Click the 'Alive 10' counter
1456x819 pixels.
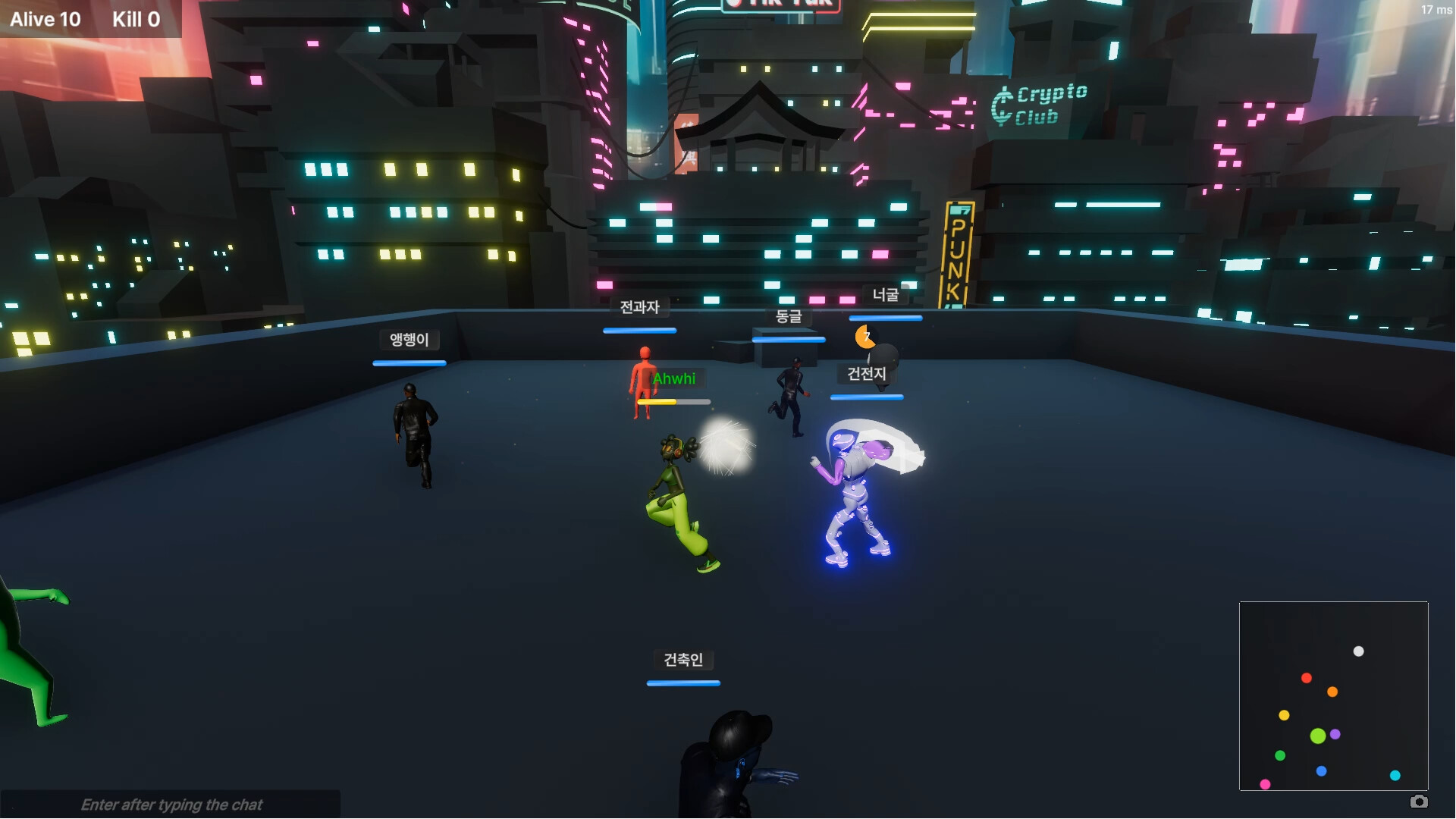coord(45,19)
